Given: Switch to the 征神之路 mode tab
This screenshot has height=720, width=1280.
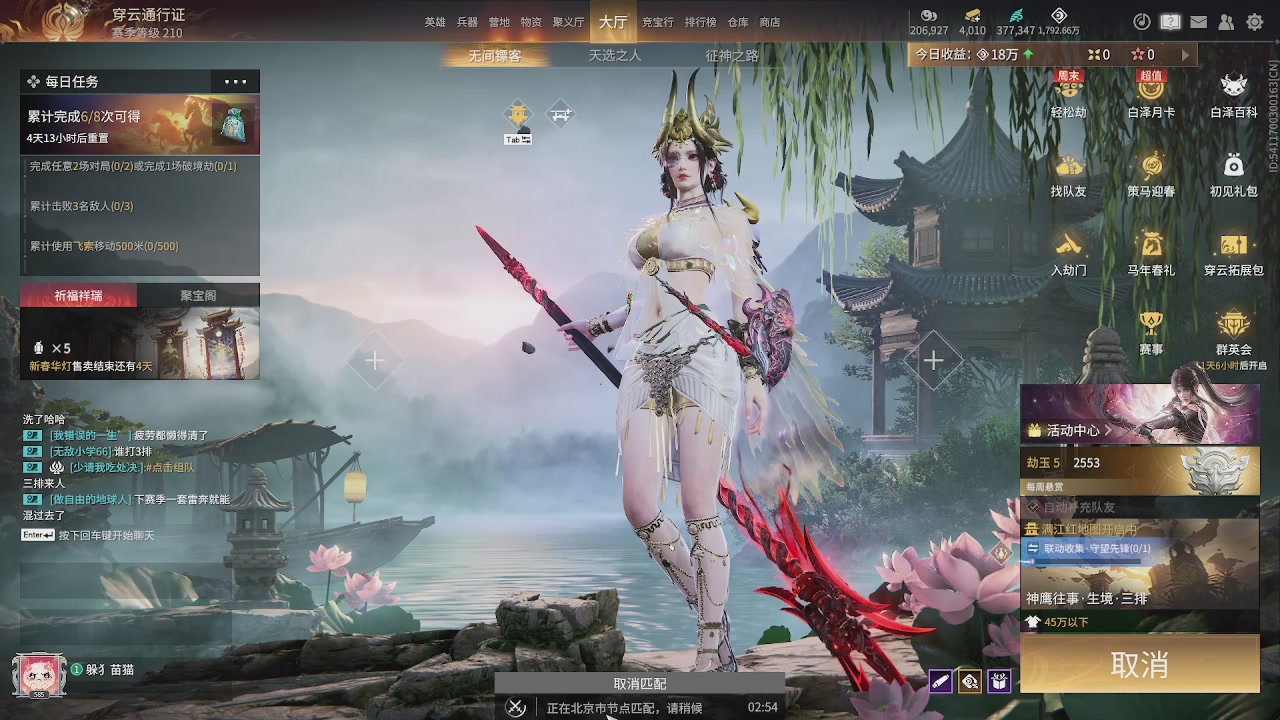Looking at the screenshot, I should tap(732, 56).
